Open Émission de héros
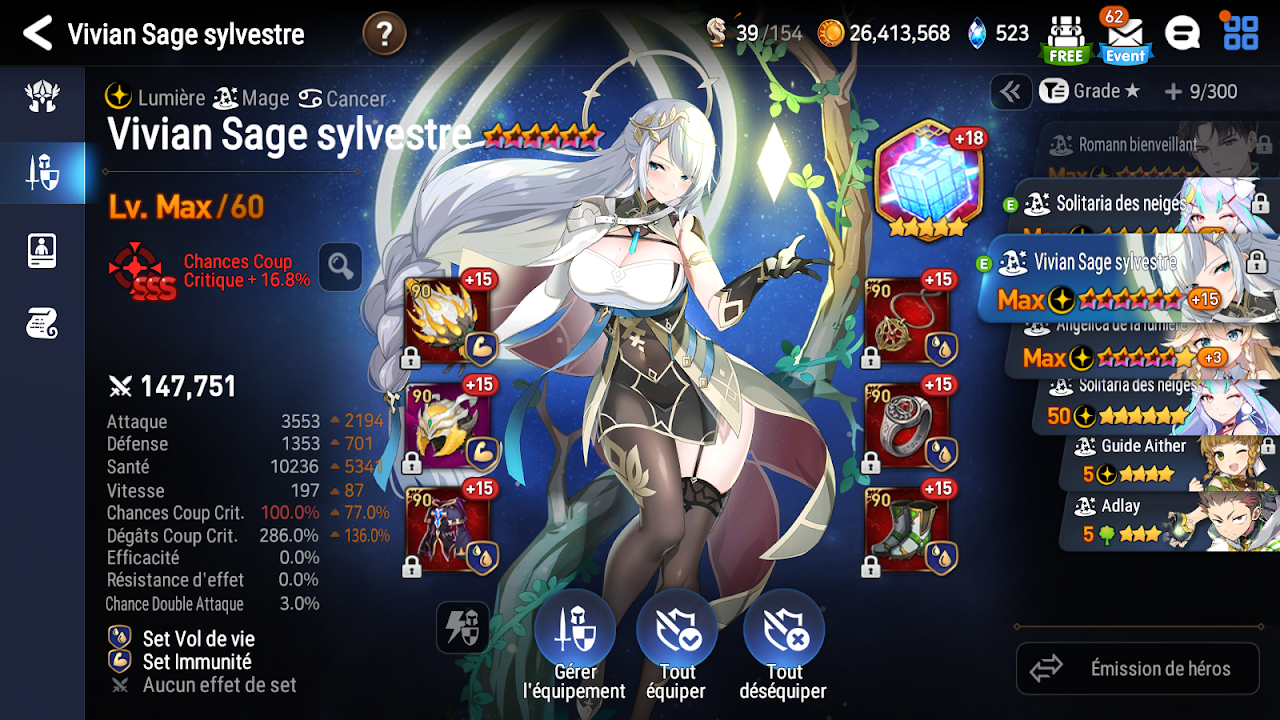Viewport: 1280px width, 720px height. pos(1138,669)
